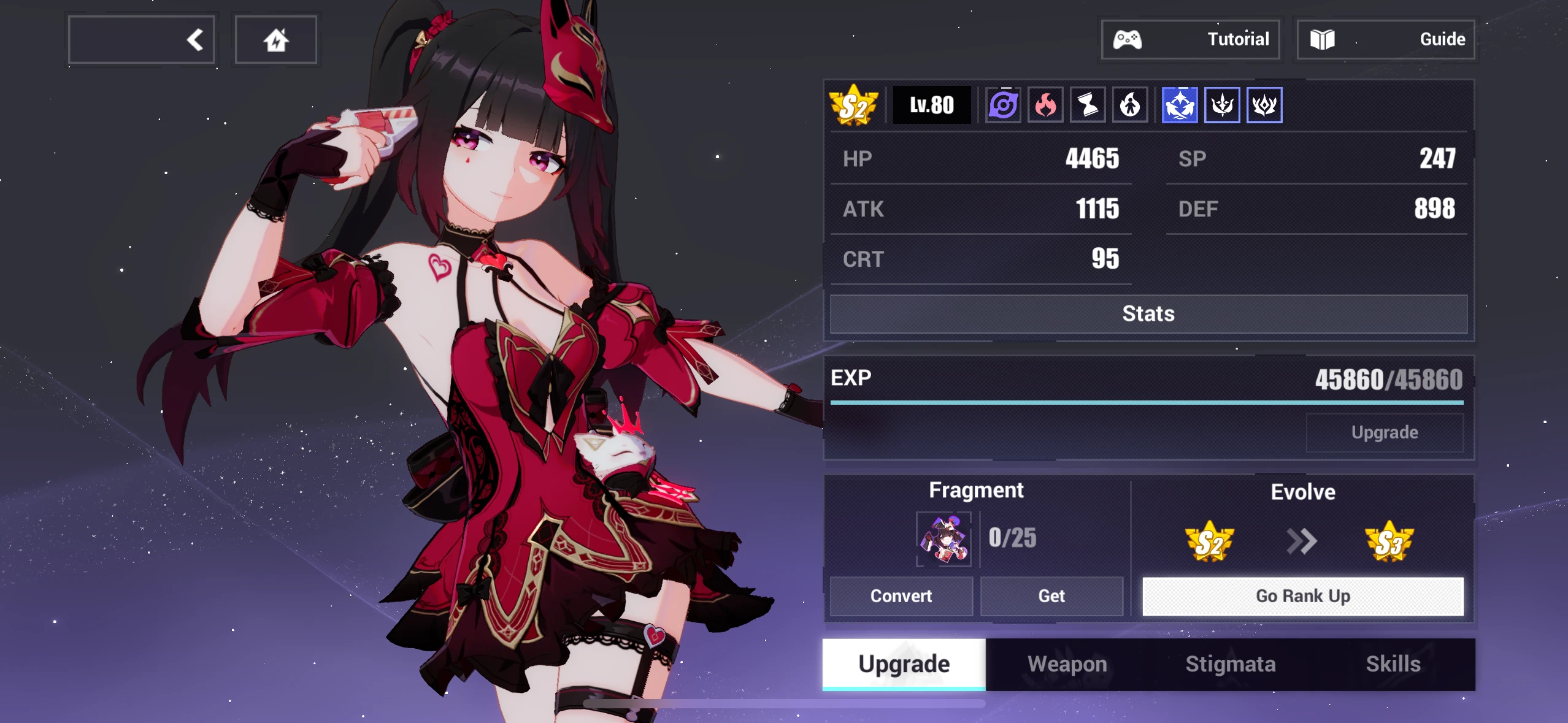Image resolution: width=1568 pixels, height=723 pixels.
Task: Click the Convert fragments button
Action: (x=901, y=595)
